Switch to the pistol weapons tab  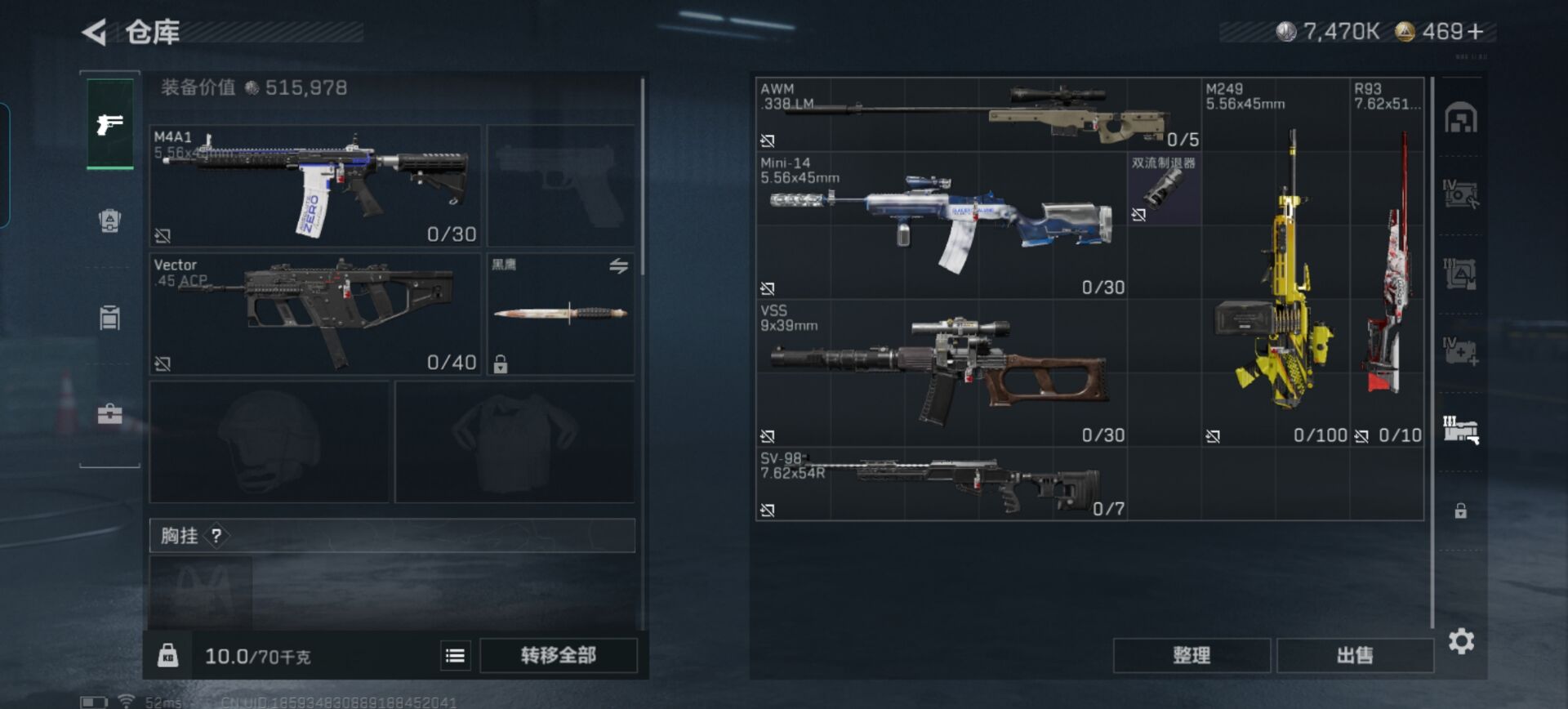(x=109, y=124)
